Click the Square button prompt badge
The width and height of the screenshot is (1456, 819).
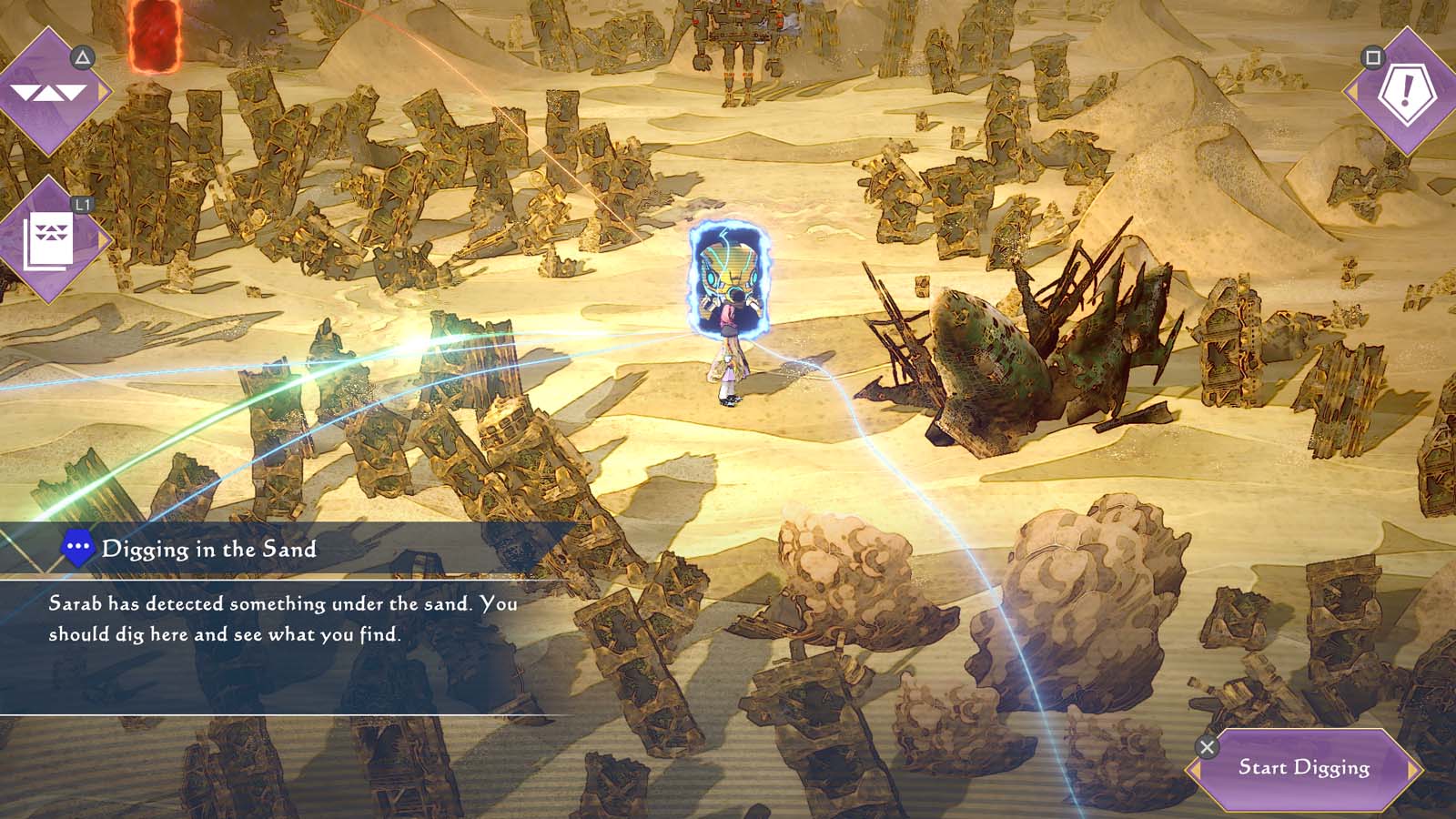(x=1372, y=56)
